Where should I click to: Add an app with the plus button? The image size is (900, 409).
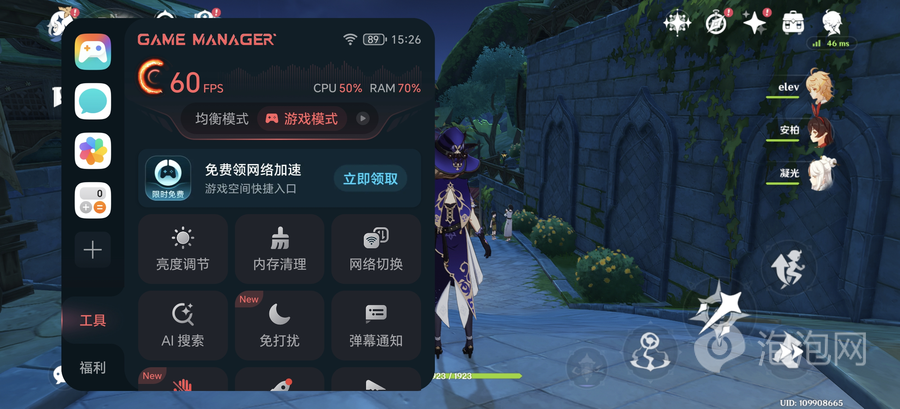pos(93,250)
